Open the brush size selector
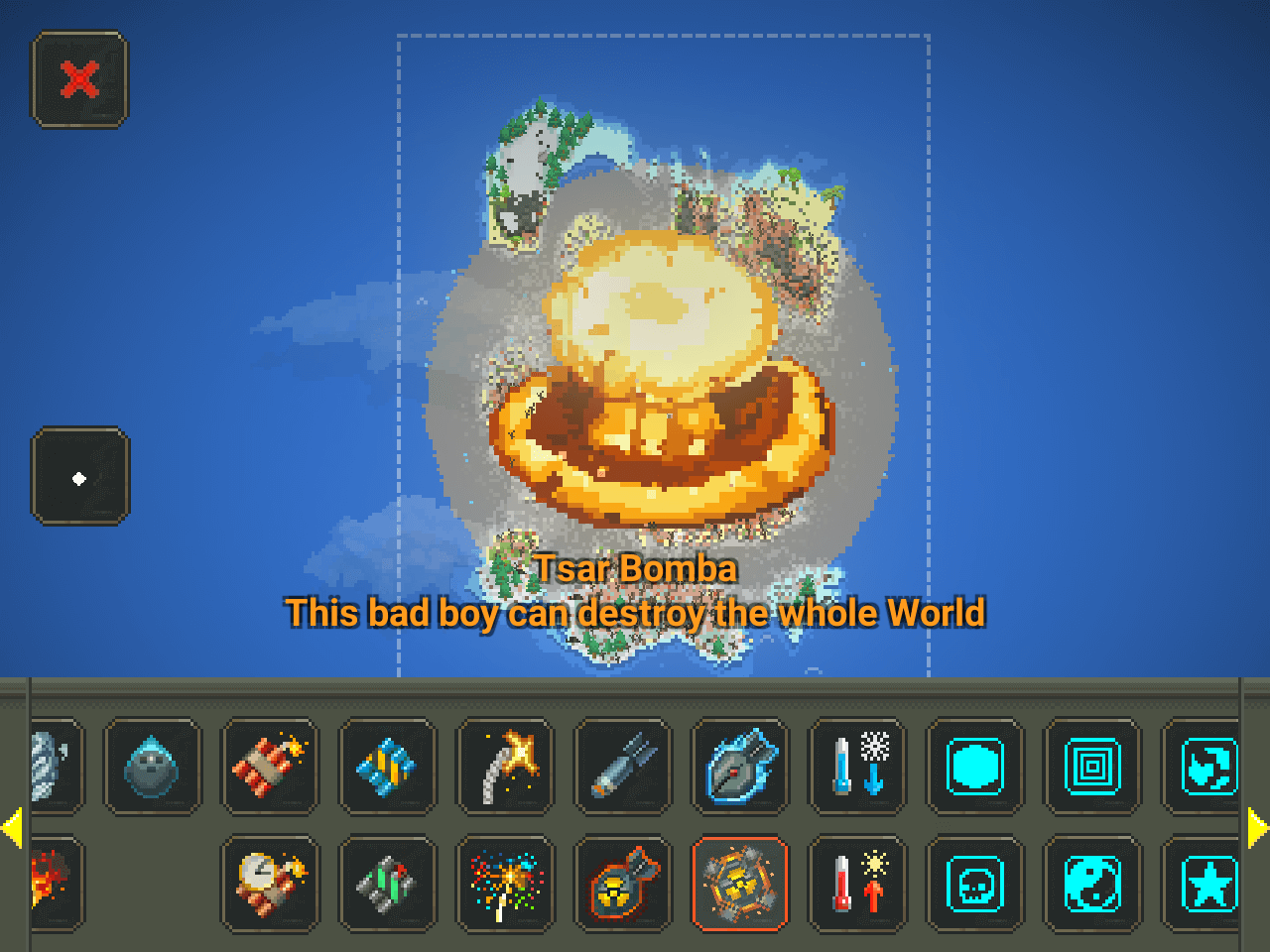1270x952 pixels. [80, 477]
